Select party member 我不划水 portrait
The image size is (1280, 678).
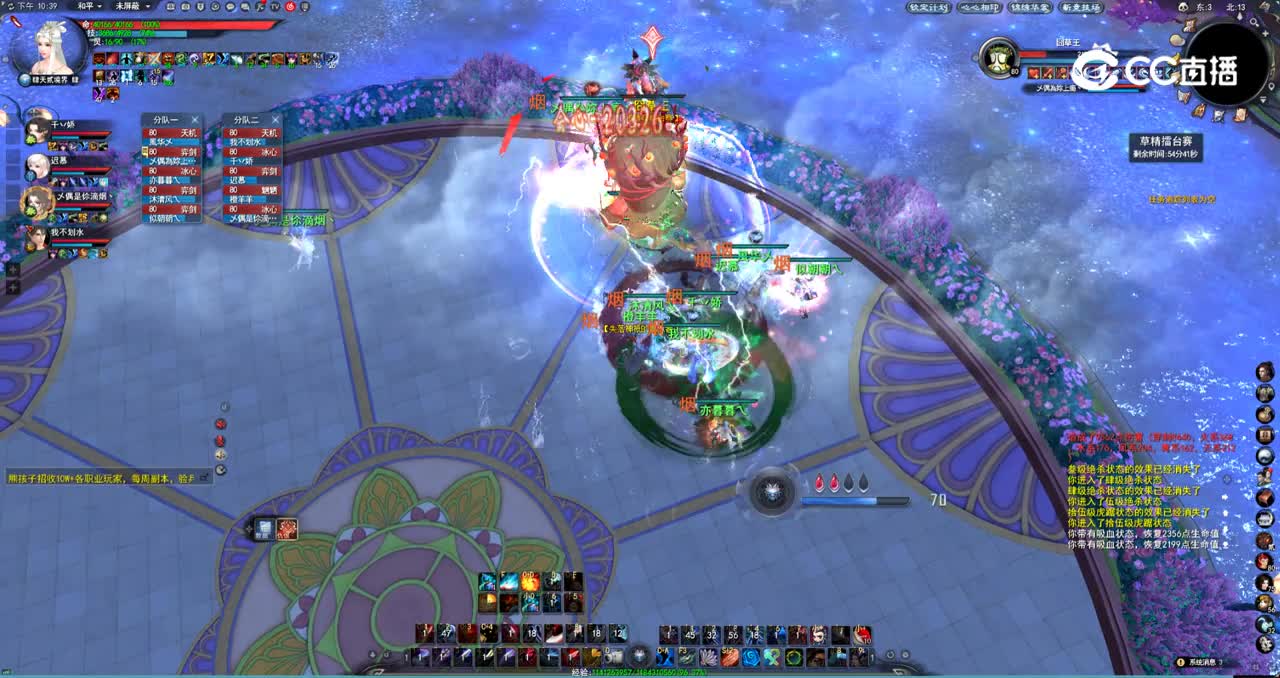37,238
